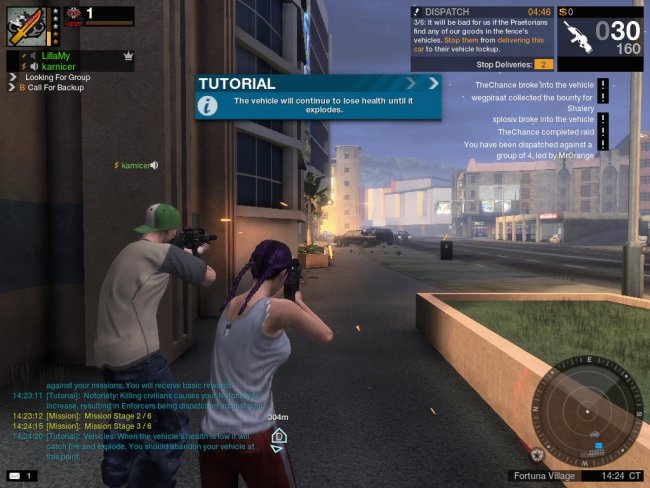
Task: Advance the tutorial with the bright arrow
Action: [x=434, y=83]
